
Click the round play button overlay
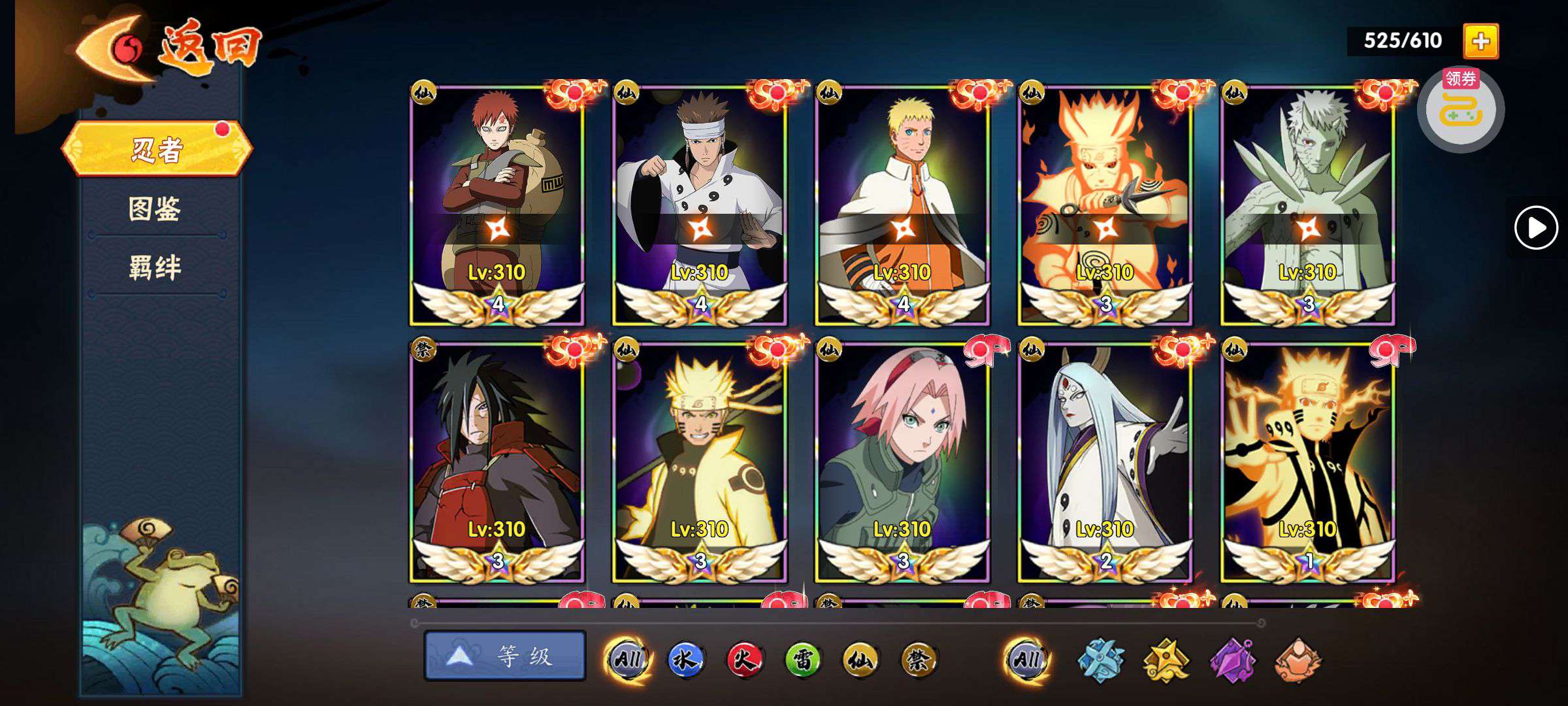[x=1535, y=227]
